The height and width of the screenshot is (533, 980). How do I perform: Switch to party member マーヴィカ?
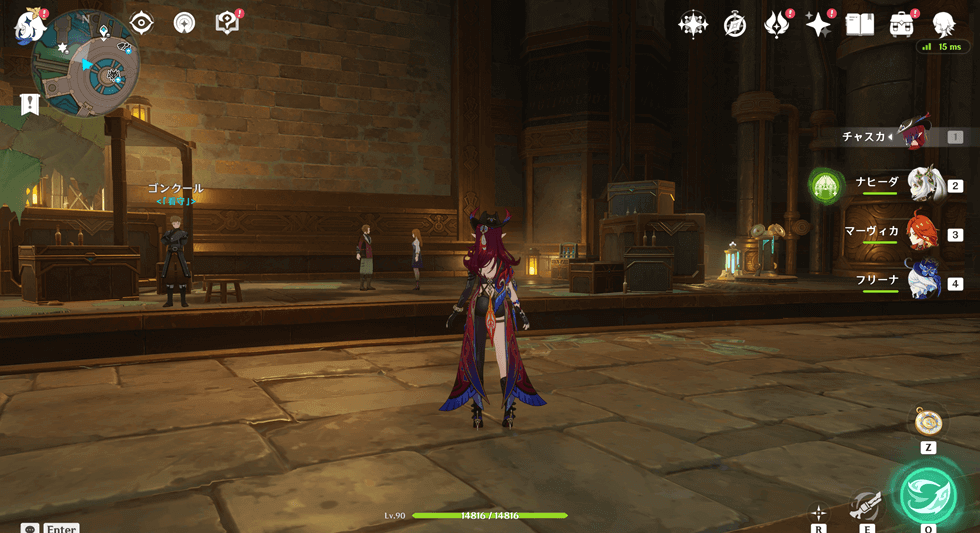click(x=923, y=233)
